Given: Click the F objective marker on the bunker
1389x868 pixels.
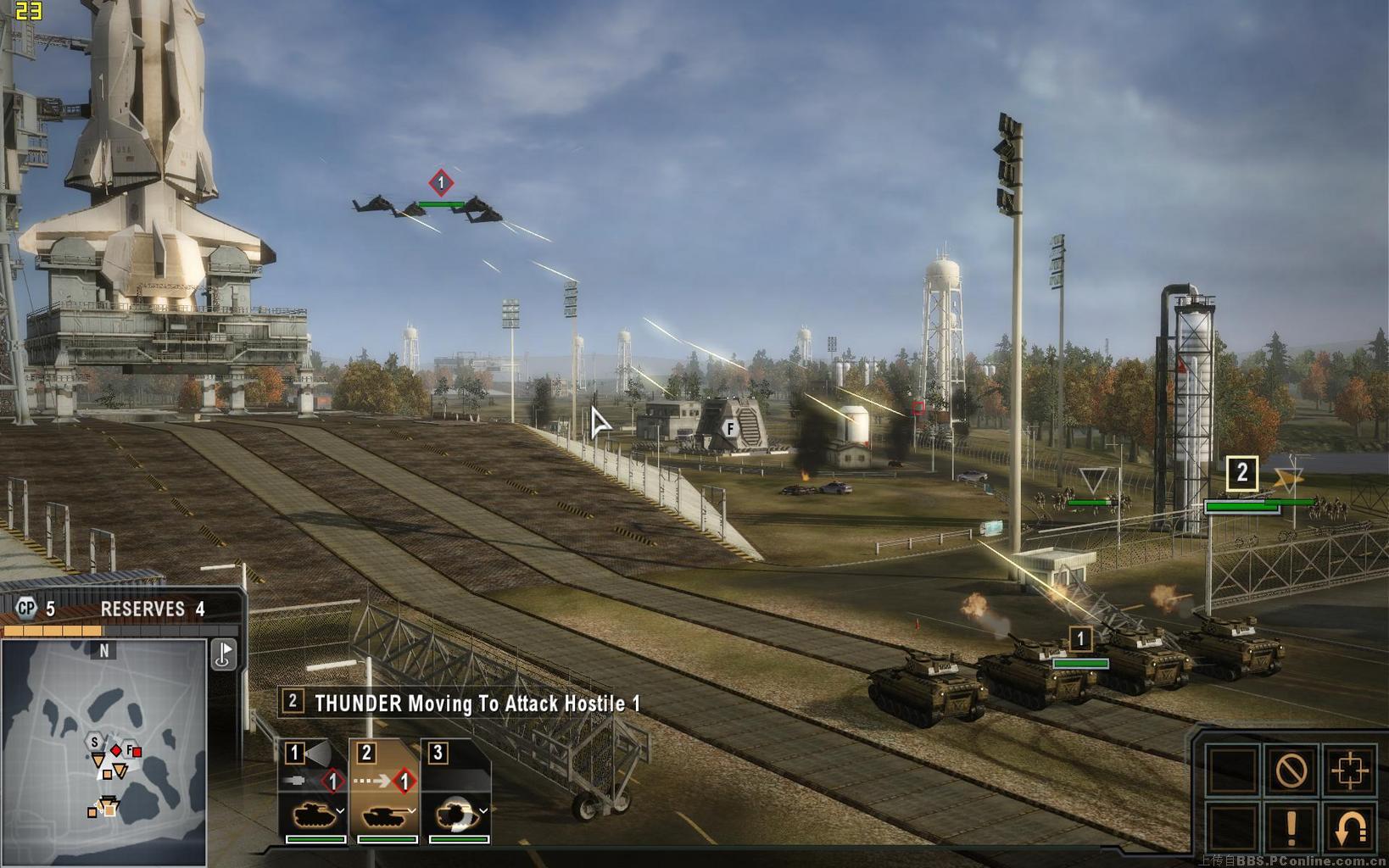Looking at the screenshot, I should (x=729, y=429).
